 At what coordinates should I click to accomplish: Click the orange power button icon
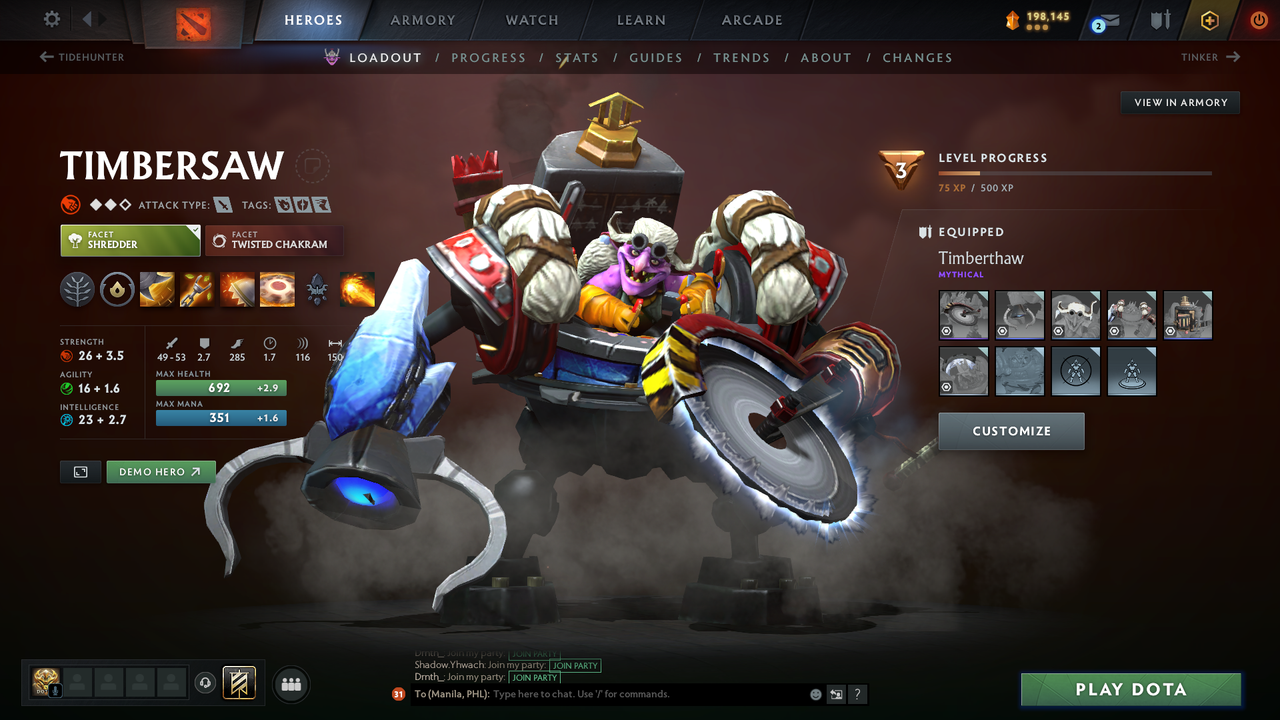point(1258,19)
